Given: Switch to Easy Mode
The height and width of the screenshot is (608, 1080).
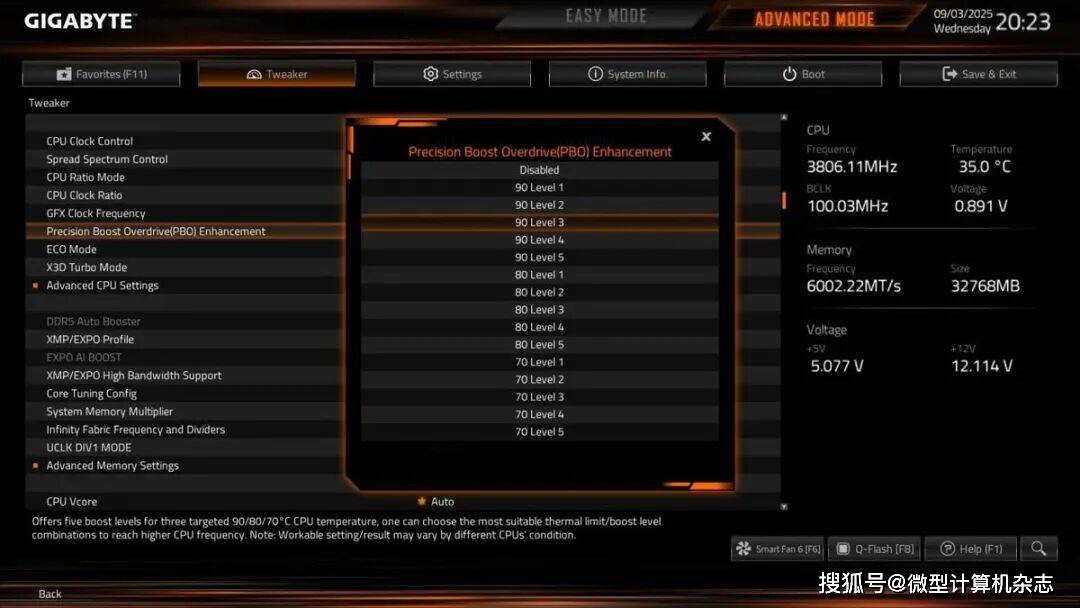Looking at the screenshot, I should [606, 17].
